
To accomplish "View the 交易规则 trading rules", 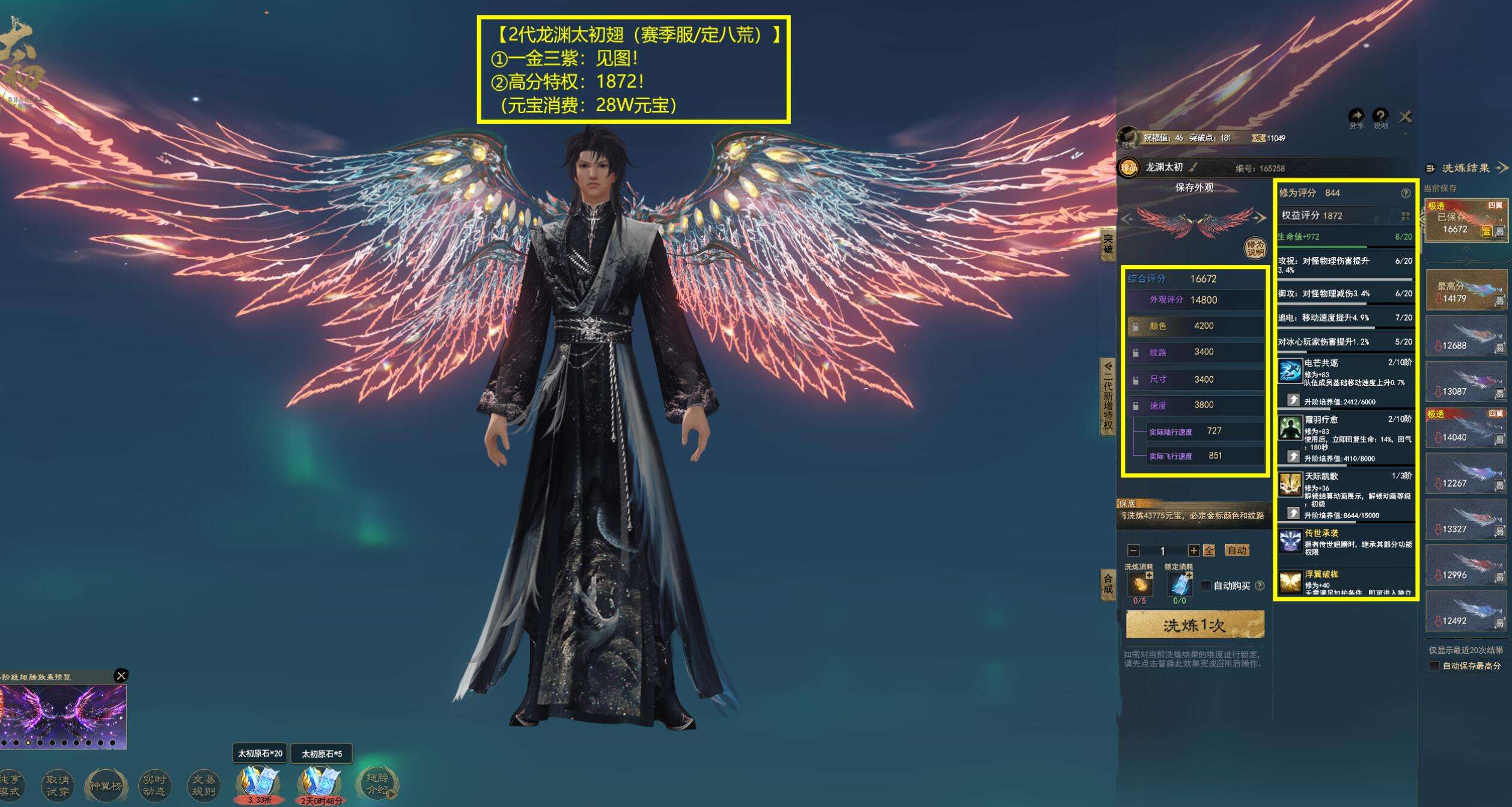I will (203, 785).
